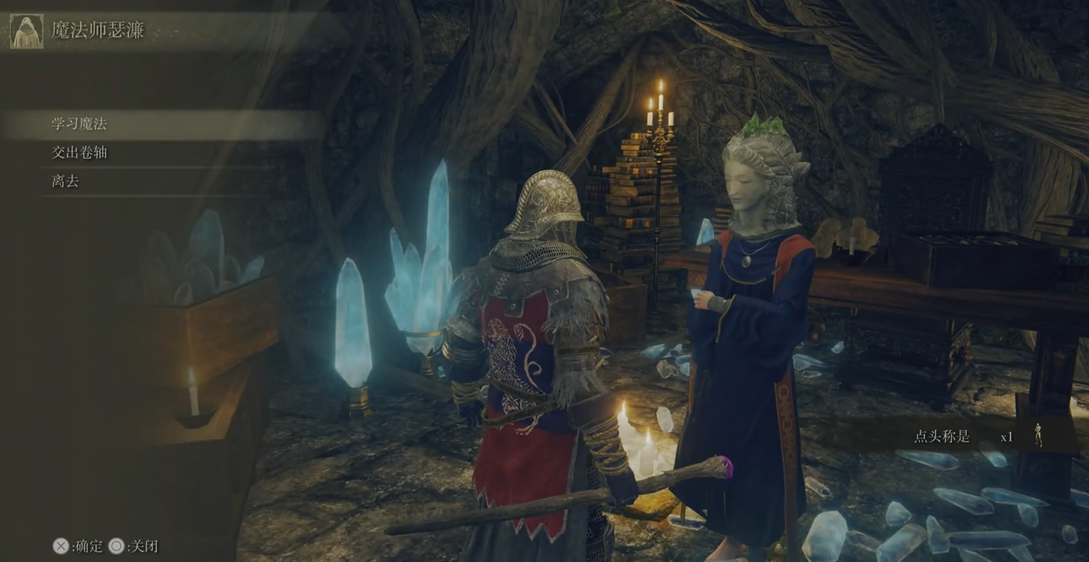This screenshot has height=562, width=1089.
Task: Select the 学习魔法 menu option
Action: pyautogui.click(x=80, y=124)
